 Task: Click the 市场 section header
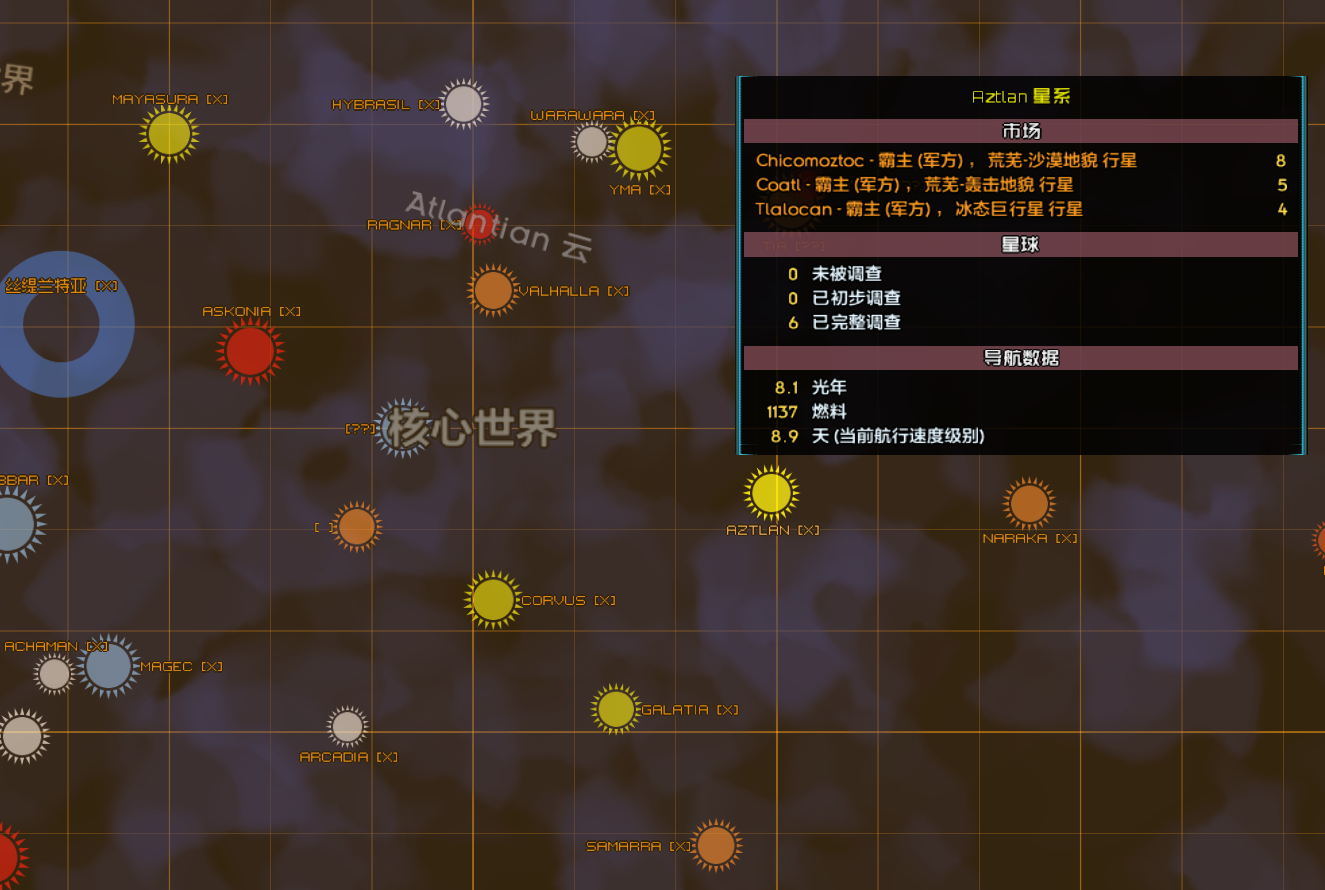point(1020,130)
